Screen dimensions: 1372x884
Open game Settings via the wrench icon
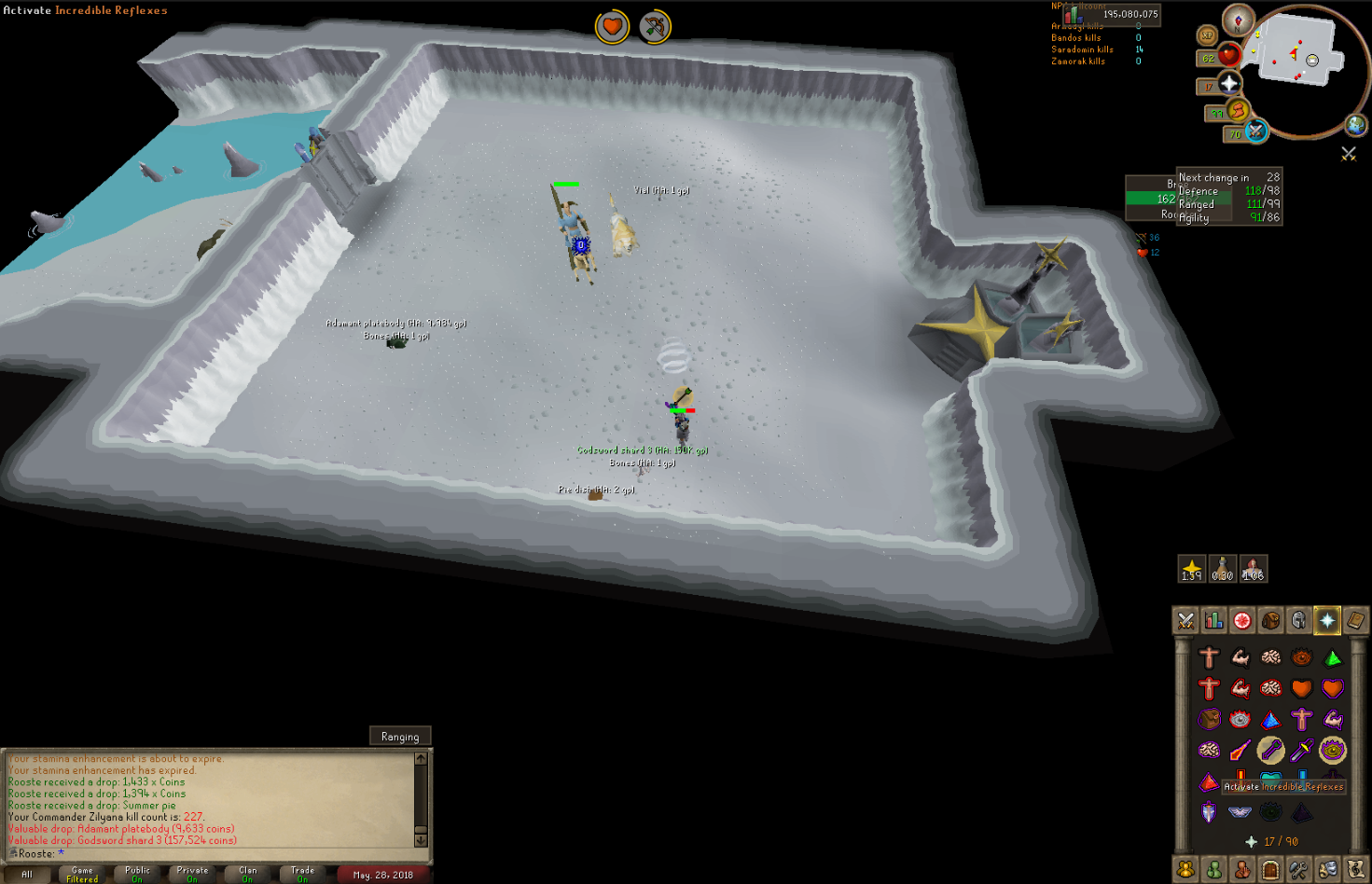1298,868
